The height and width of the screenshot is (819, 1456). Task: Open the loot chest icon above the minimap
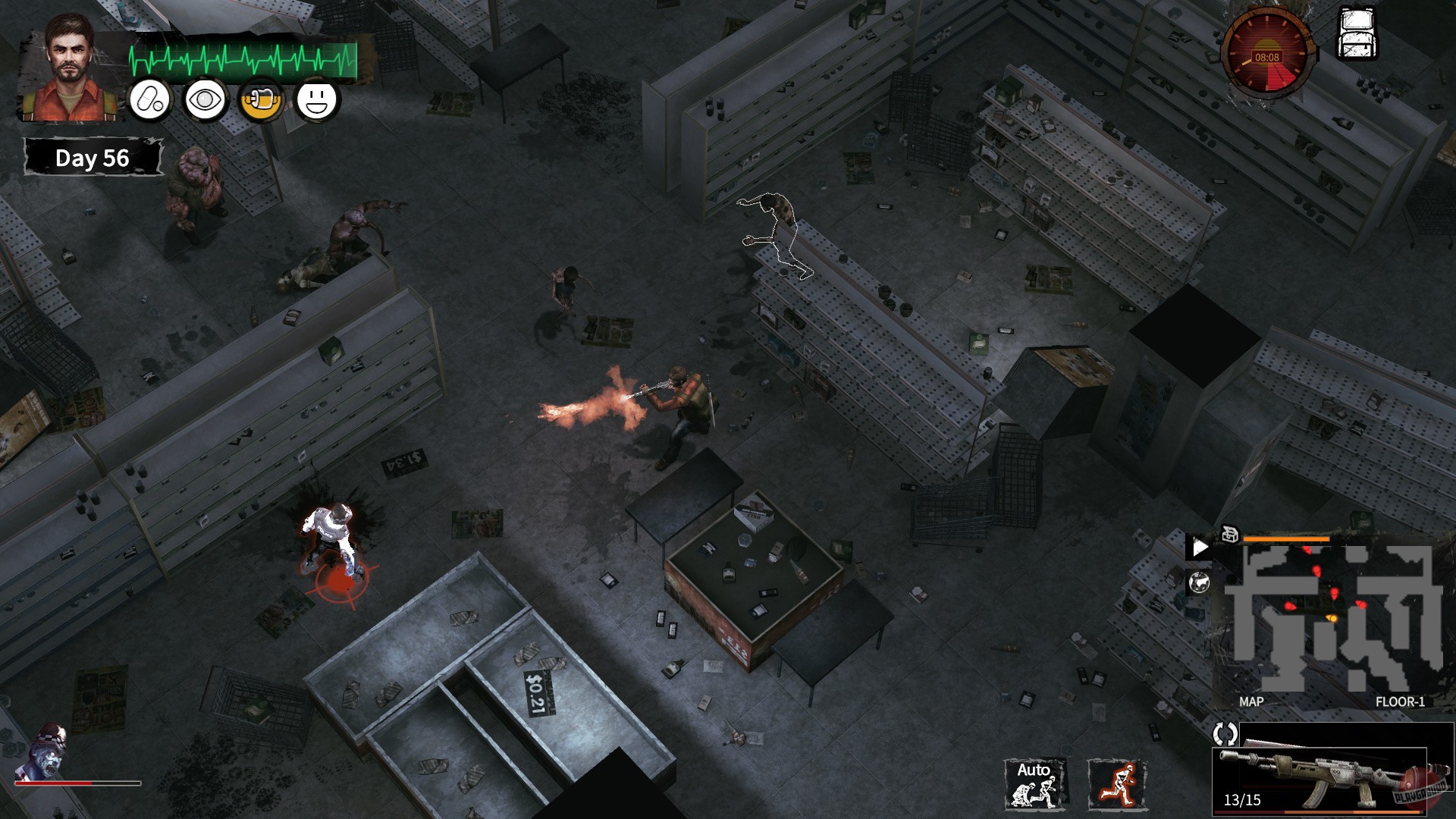click(1229, 535)
